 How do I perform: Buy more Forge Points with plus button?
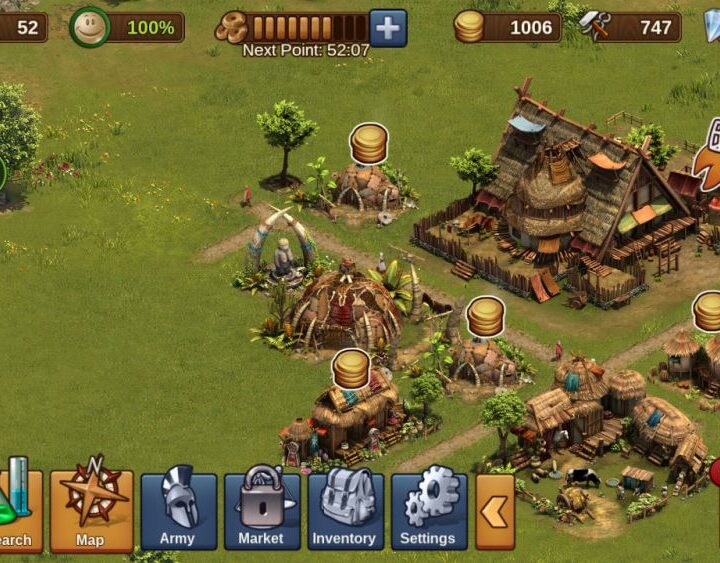388,28
